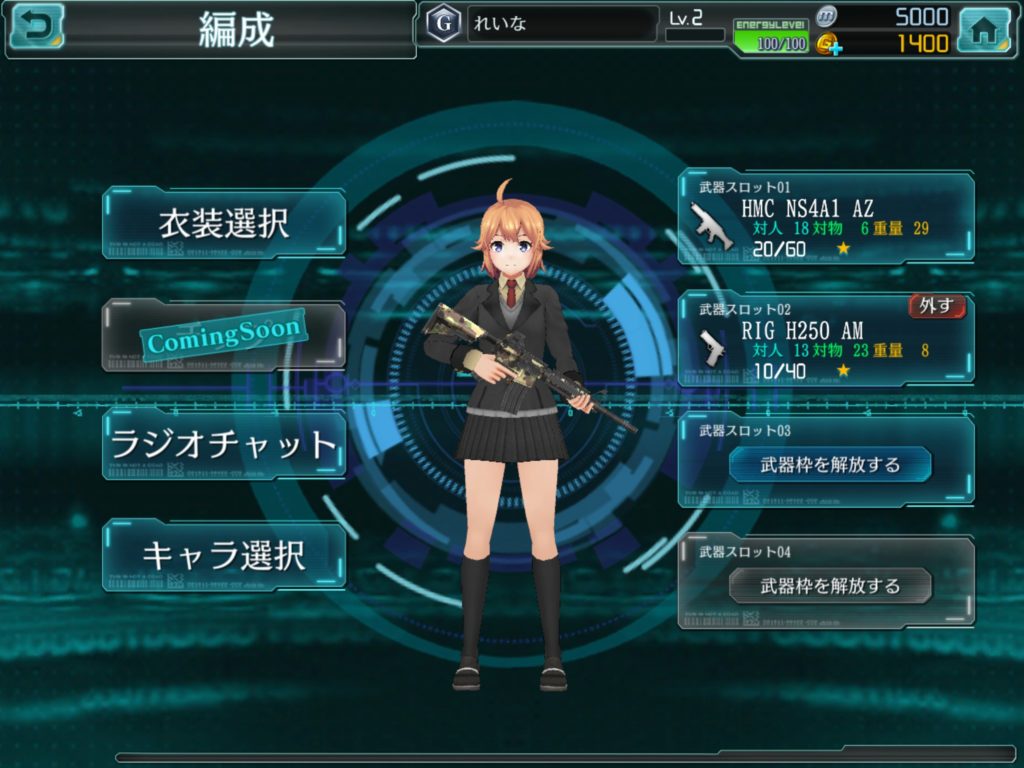Select the HMC NS4A1 AZ weapon slot
1024x768 pixels.
coord(826,218)
